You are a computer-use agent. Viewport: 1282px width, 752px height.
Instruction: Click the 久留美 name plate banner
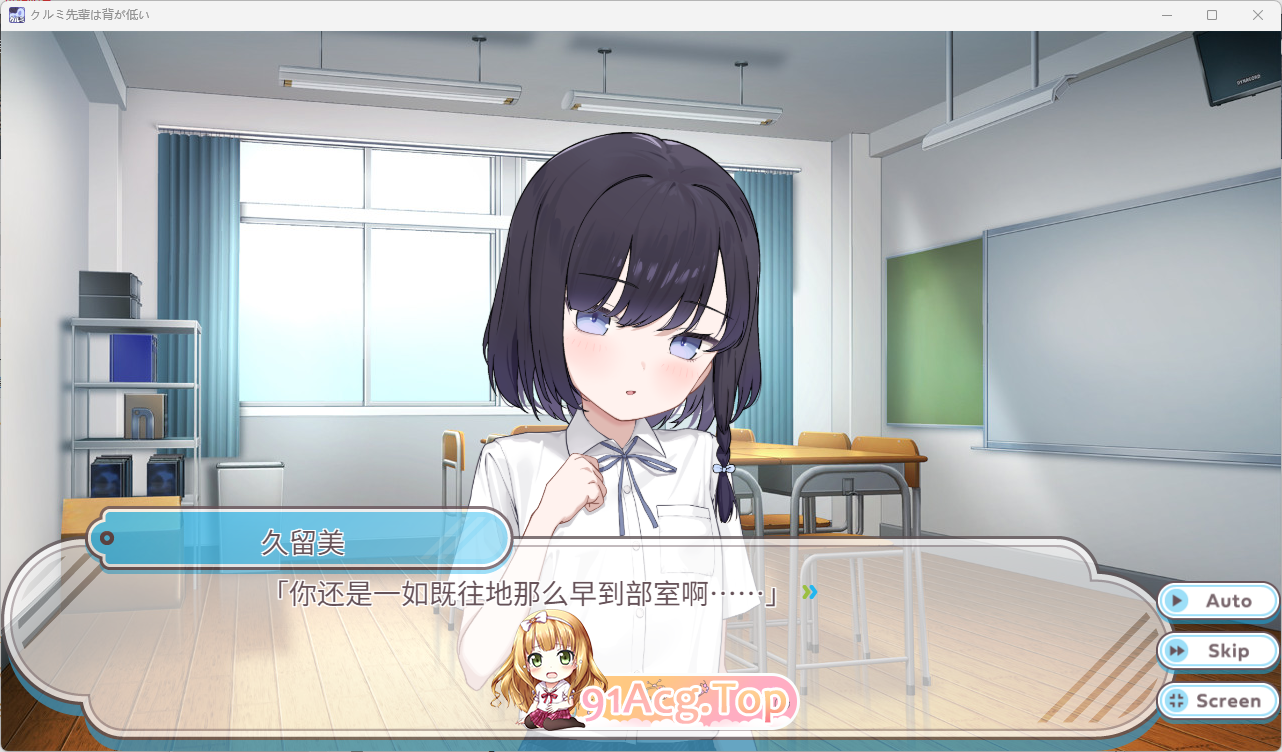300,539
